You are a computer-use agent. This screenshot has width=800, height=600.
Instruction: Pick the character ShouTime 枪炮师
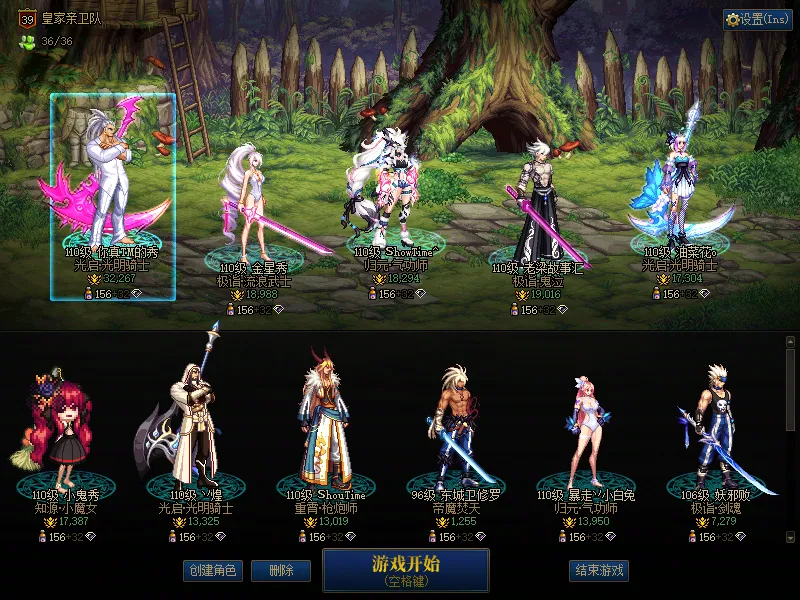[324, 430]
